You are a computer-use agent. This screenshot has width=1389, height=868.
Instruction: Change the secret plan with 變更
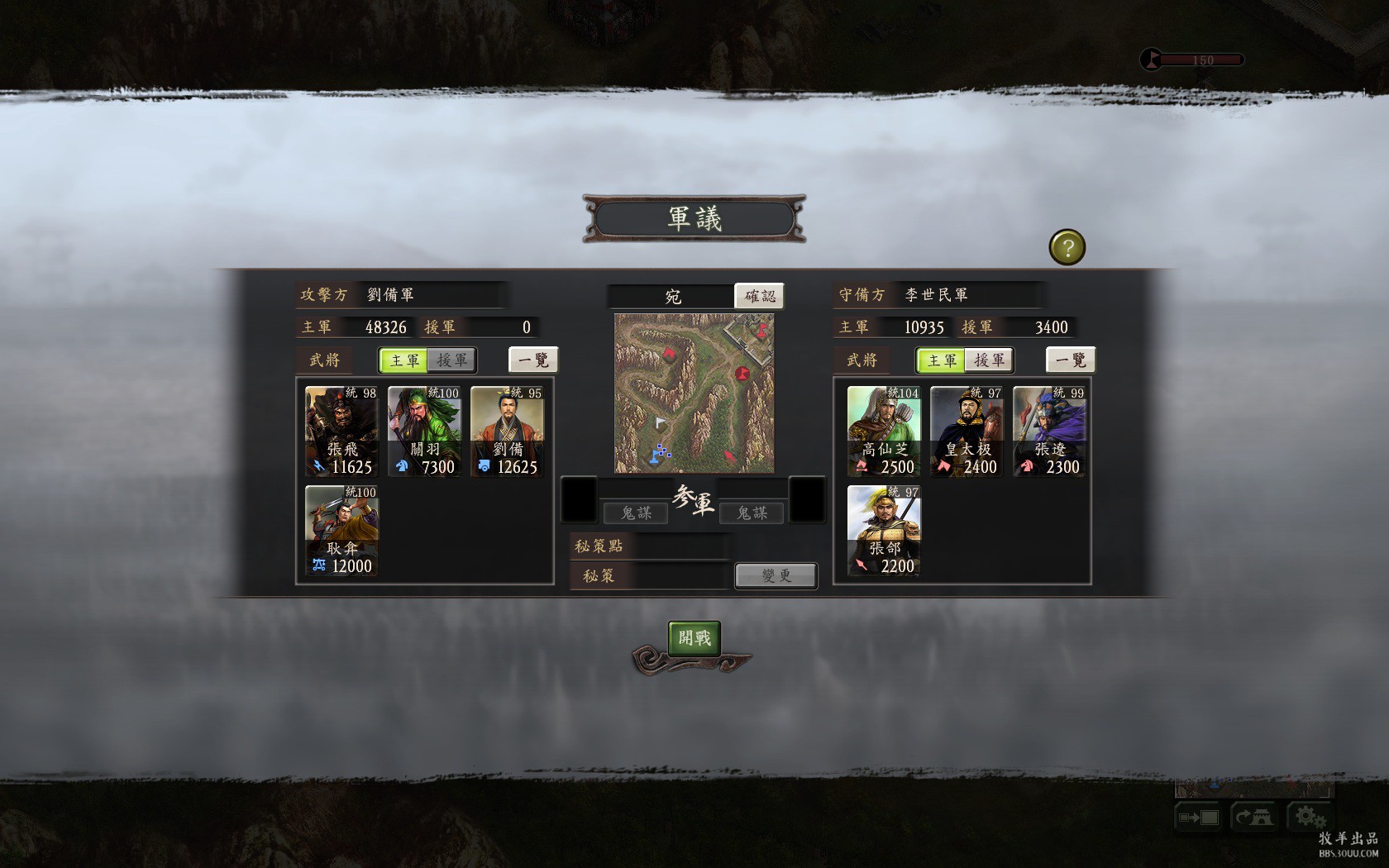776,575
